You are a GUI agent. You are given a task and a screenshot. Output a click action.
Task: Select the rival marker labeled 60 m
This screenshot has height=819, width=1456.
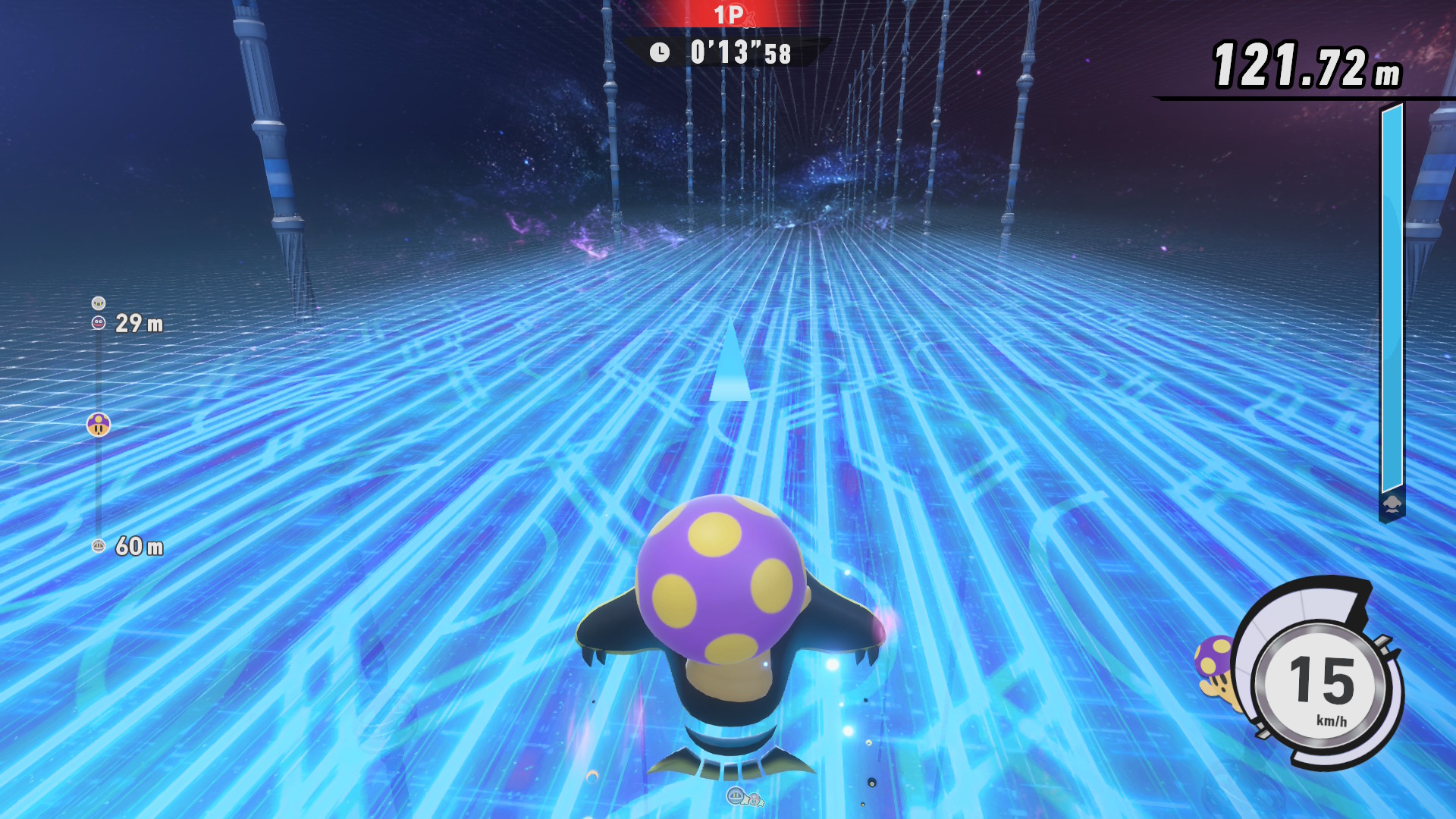tap(99, 546)
